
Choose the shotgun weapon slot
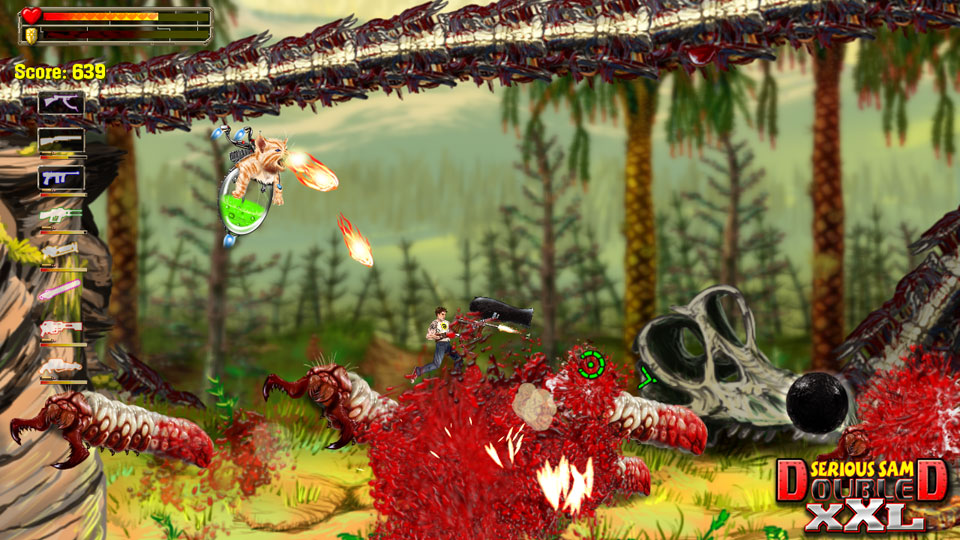pos(60,140)
